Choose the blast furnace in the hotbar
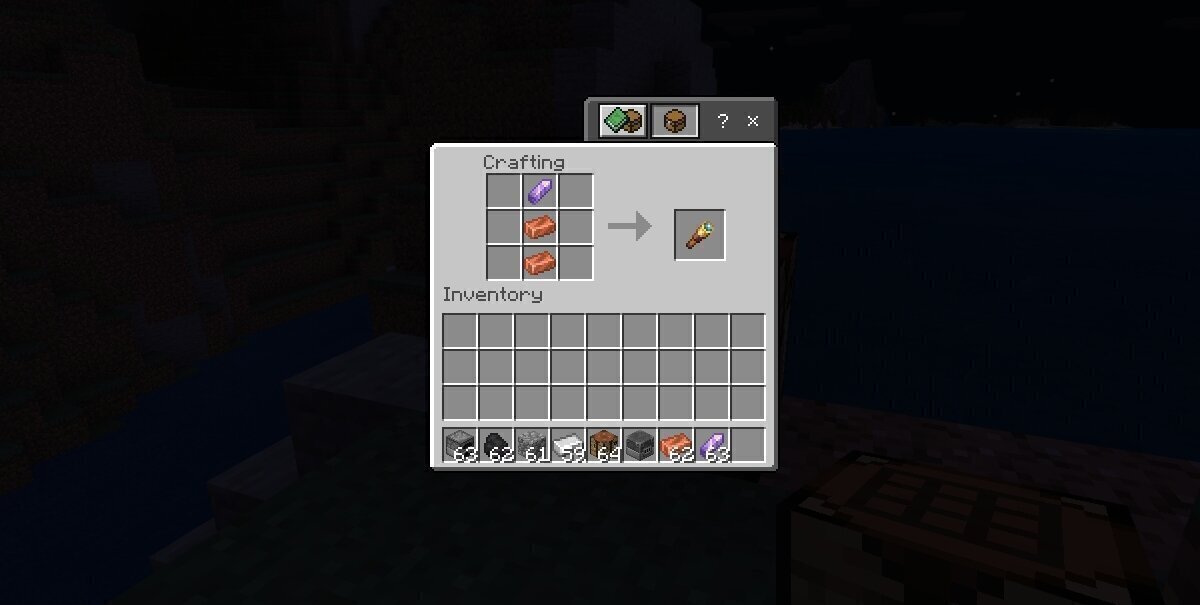The image size is (1200, 605). (x=640, y=444)
